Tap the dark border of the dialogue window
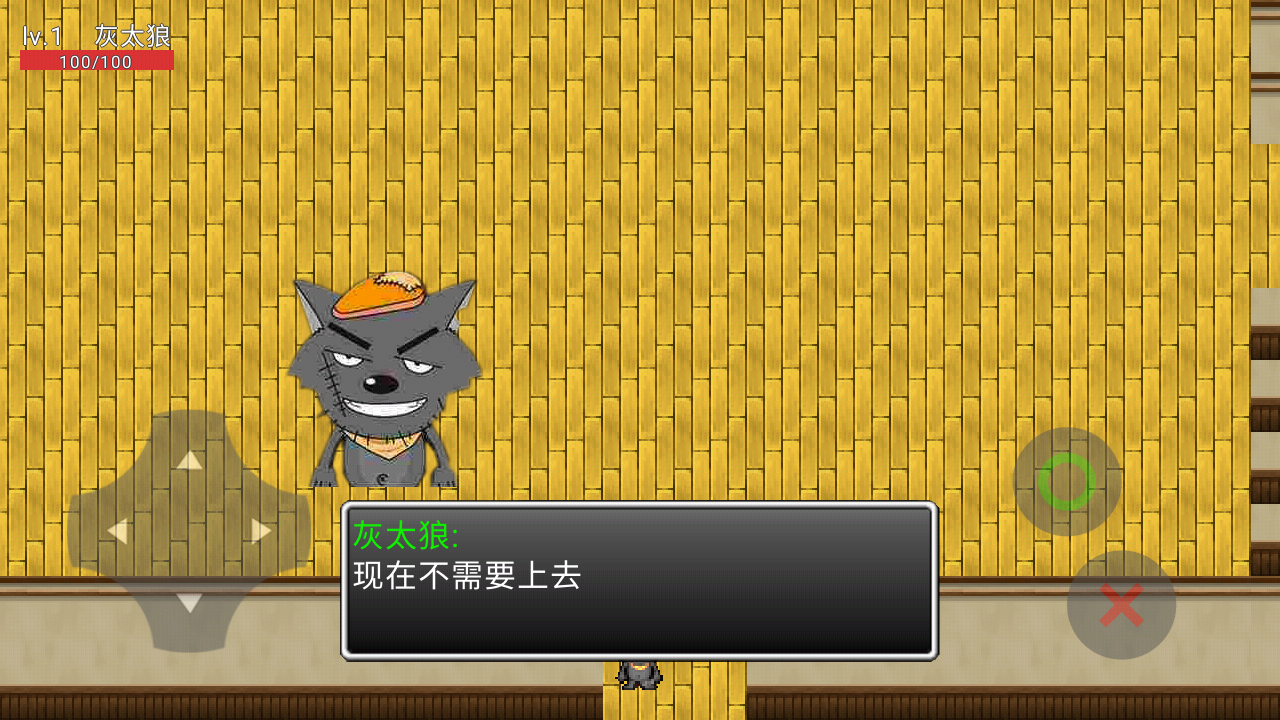Image resolution: width=1280 pixels, height=720 pixels. [x=640, y=503]
